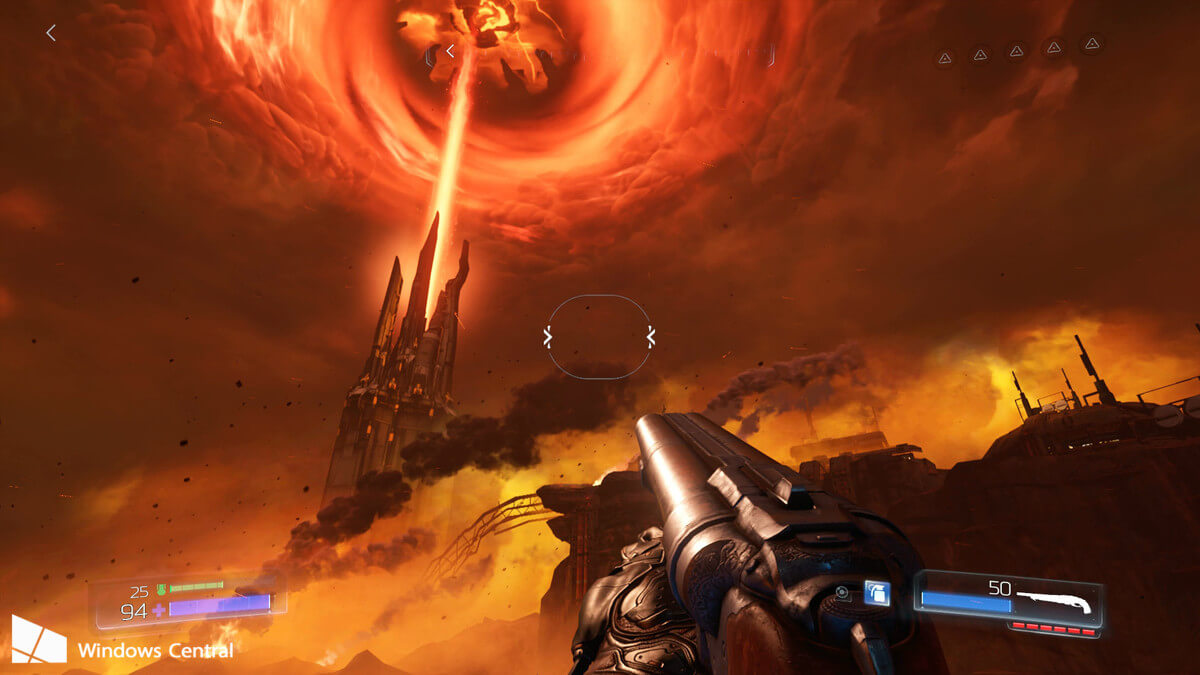Open the Windows Central watermark logo

click(39, 639)
